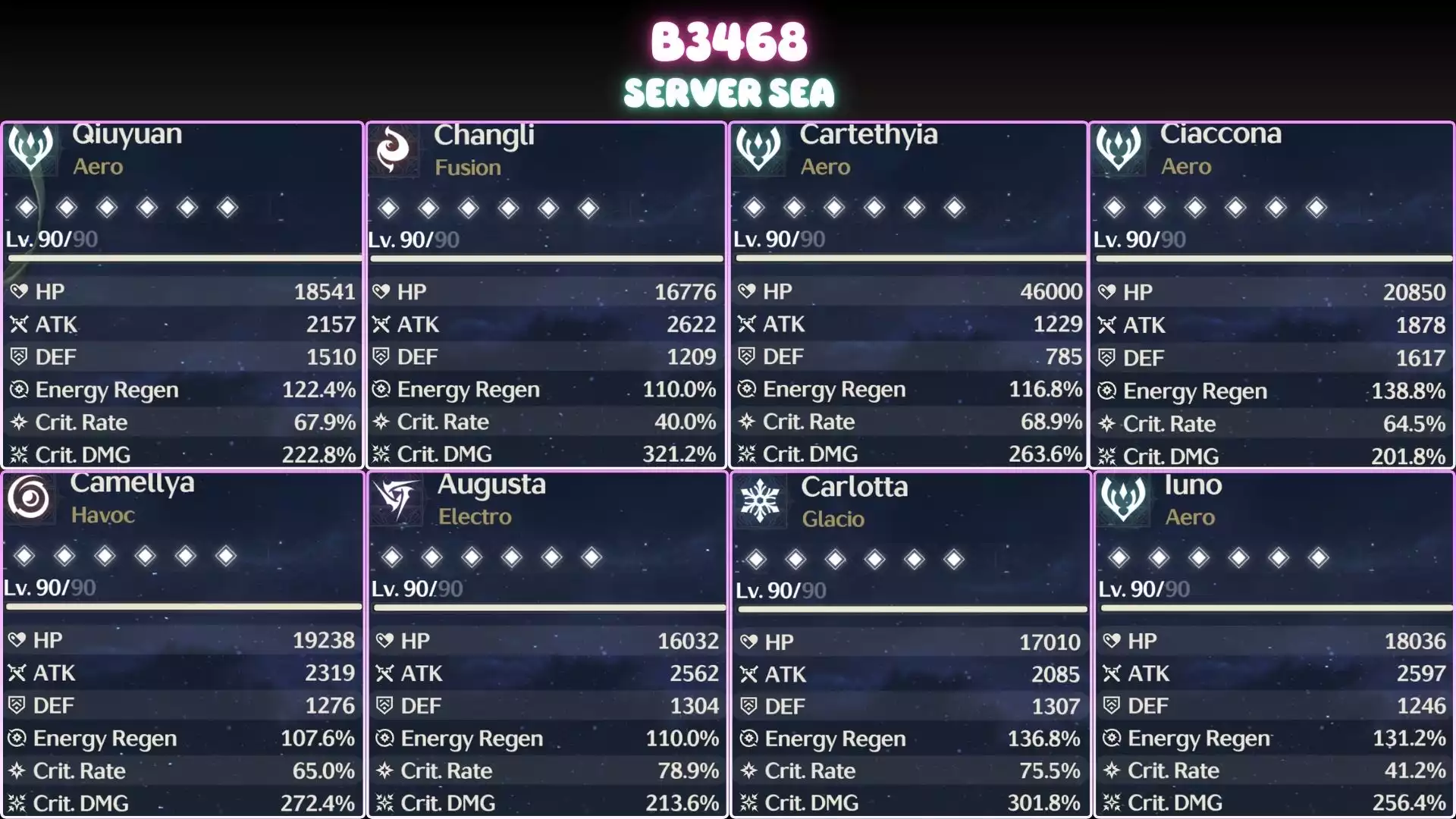Click the Havoc element icon on Camellya's card

point(29,499)
